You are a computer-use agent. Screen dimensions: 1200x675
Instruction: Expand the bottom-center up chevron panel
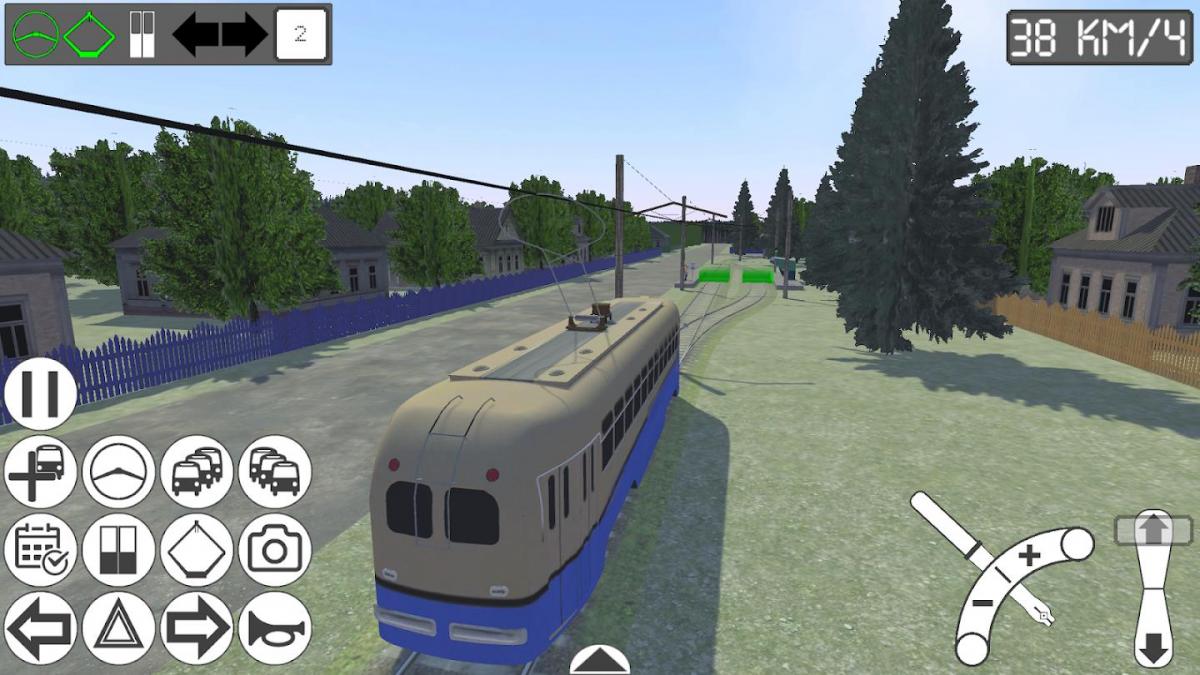(599, 661)
